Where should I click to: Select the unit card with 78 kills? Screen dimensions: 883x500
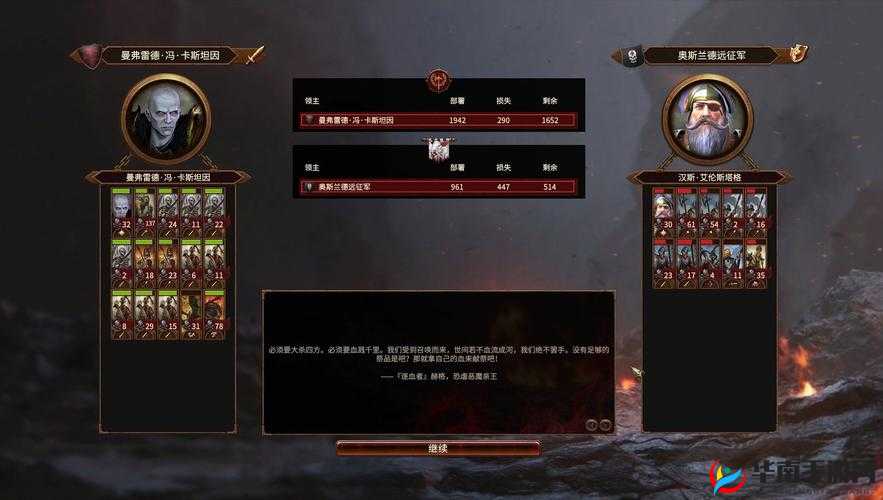215,313
